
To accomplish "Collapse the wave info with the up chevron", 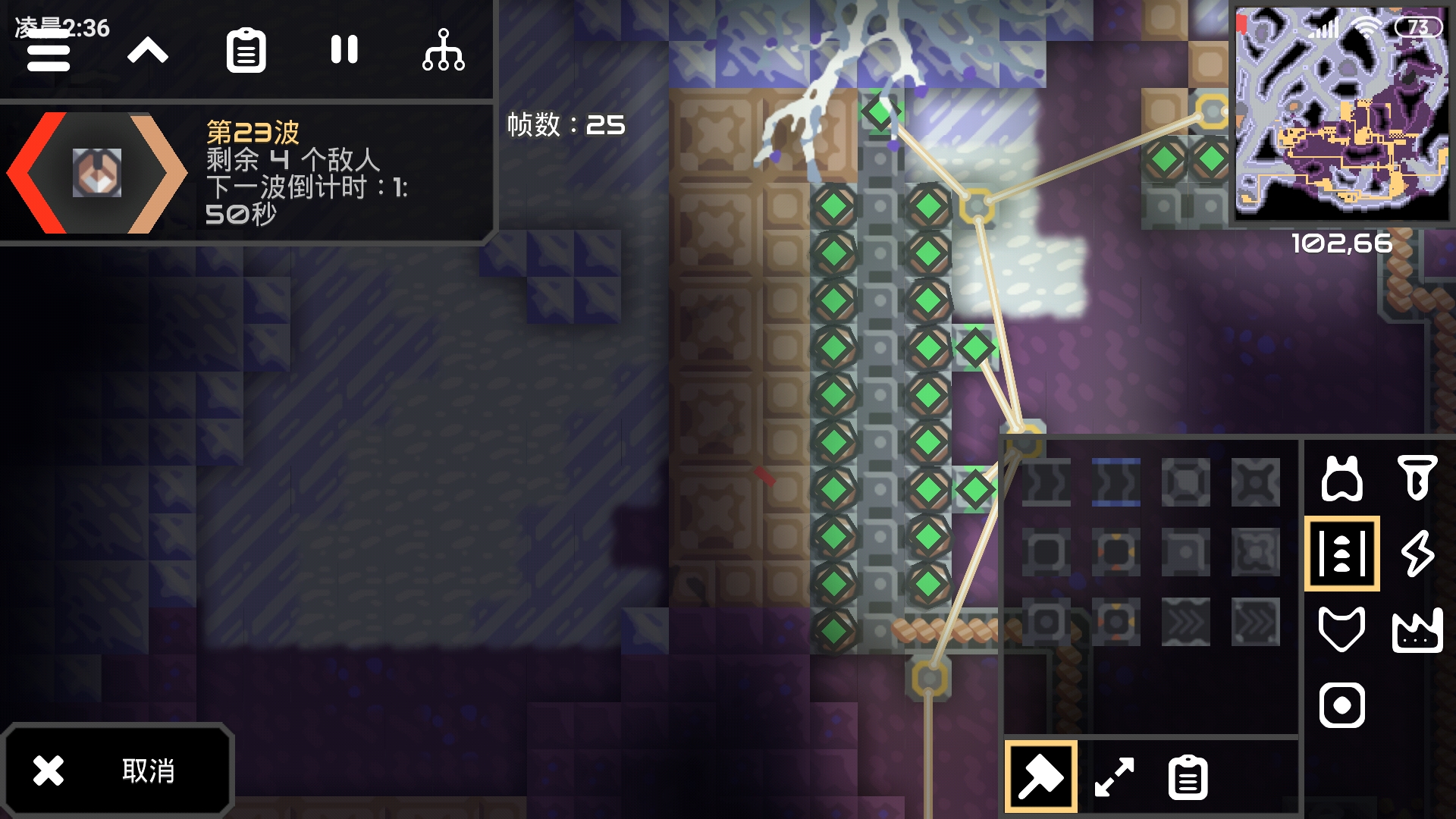I will click(149, 50).
